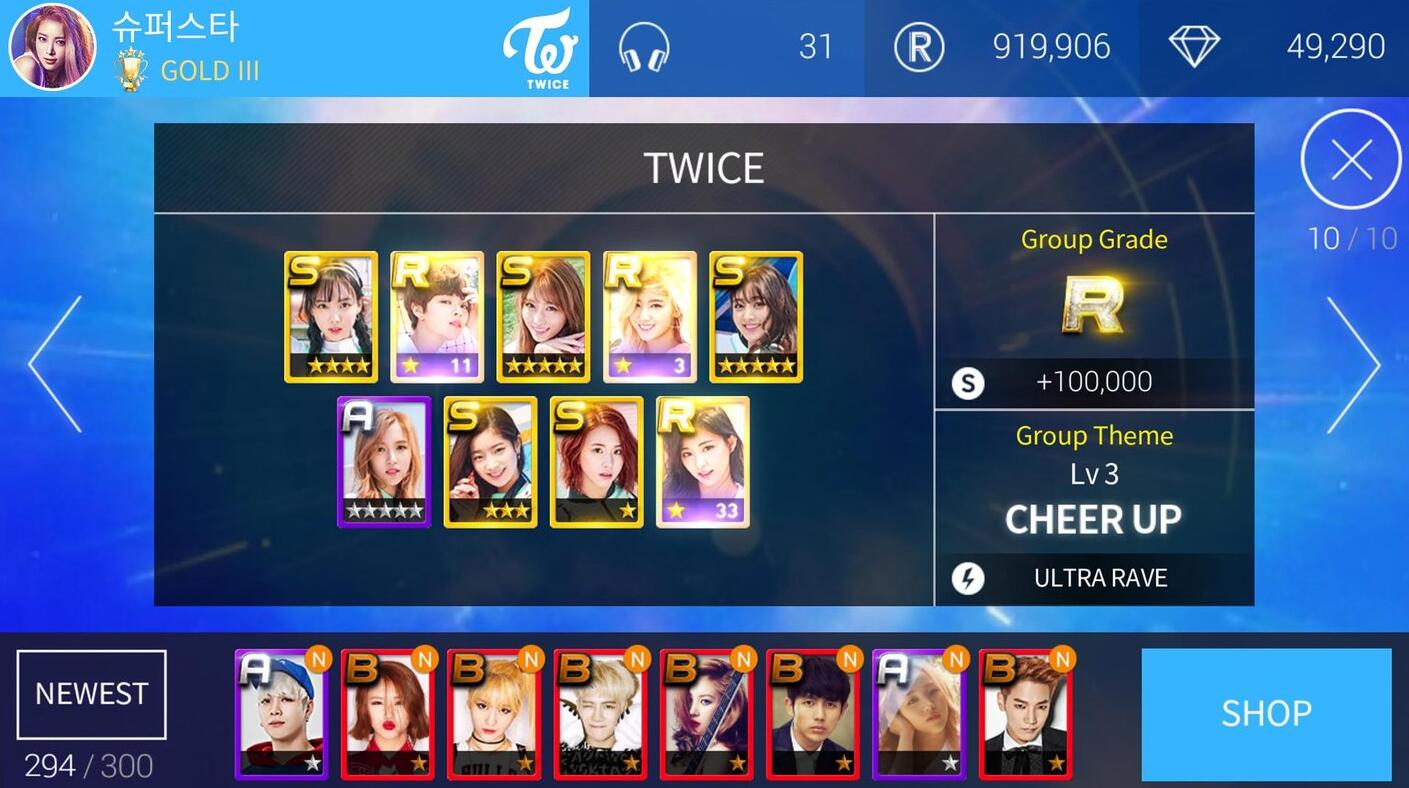Select the R card with level 33
1409x788 pixels.
click(x=703, y=461)
